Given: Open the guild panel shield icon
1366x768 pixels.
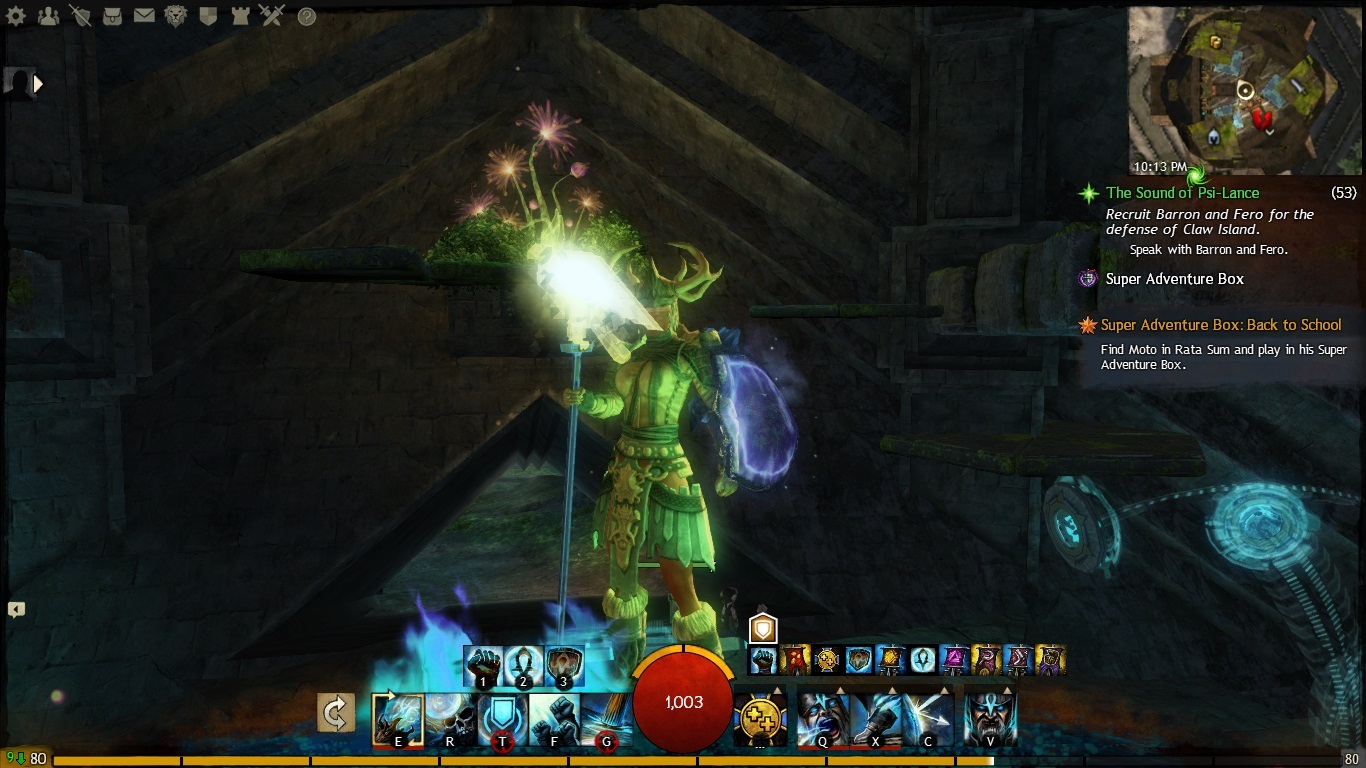Looking at the screenshot, I should (208, 16).
